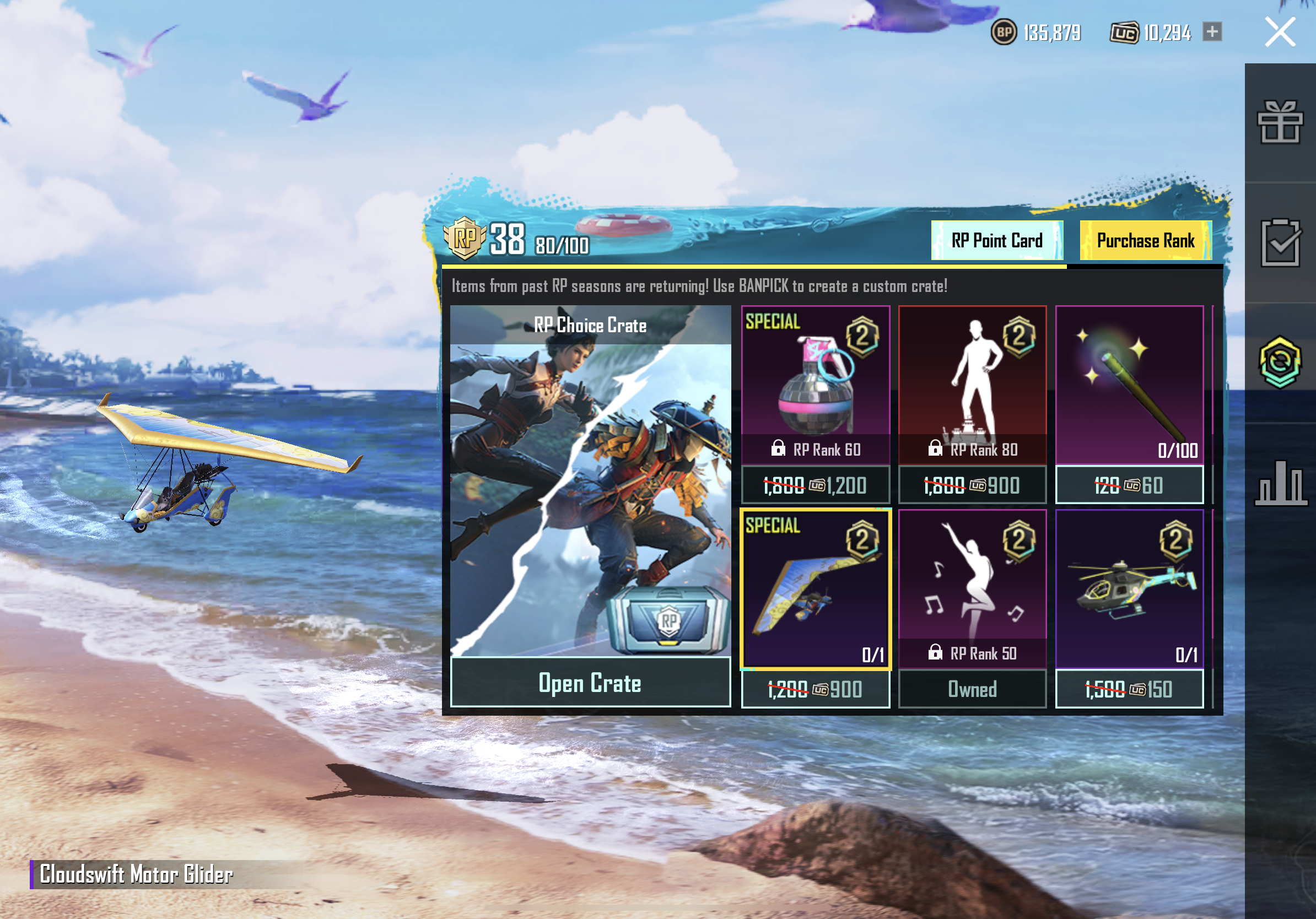Select the Cloudswift Motor Glider tile
The image size is (1316, 919).
815,589
